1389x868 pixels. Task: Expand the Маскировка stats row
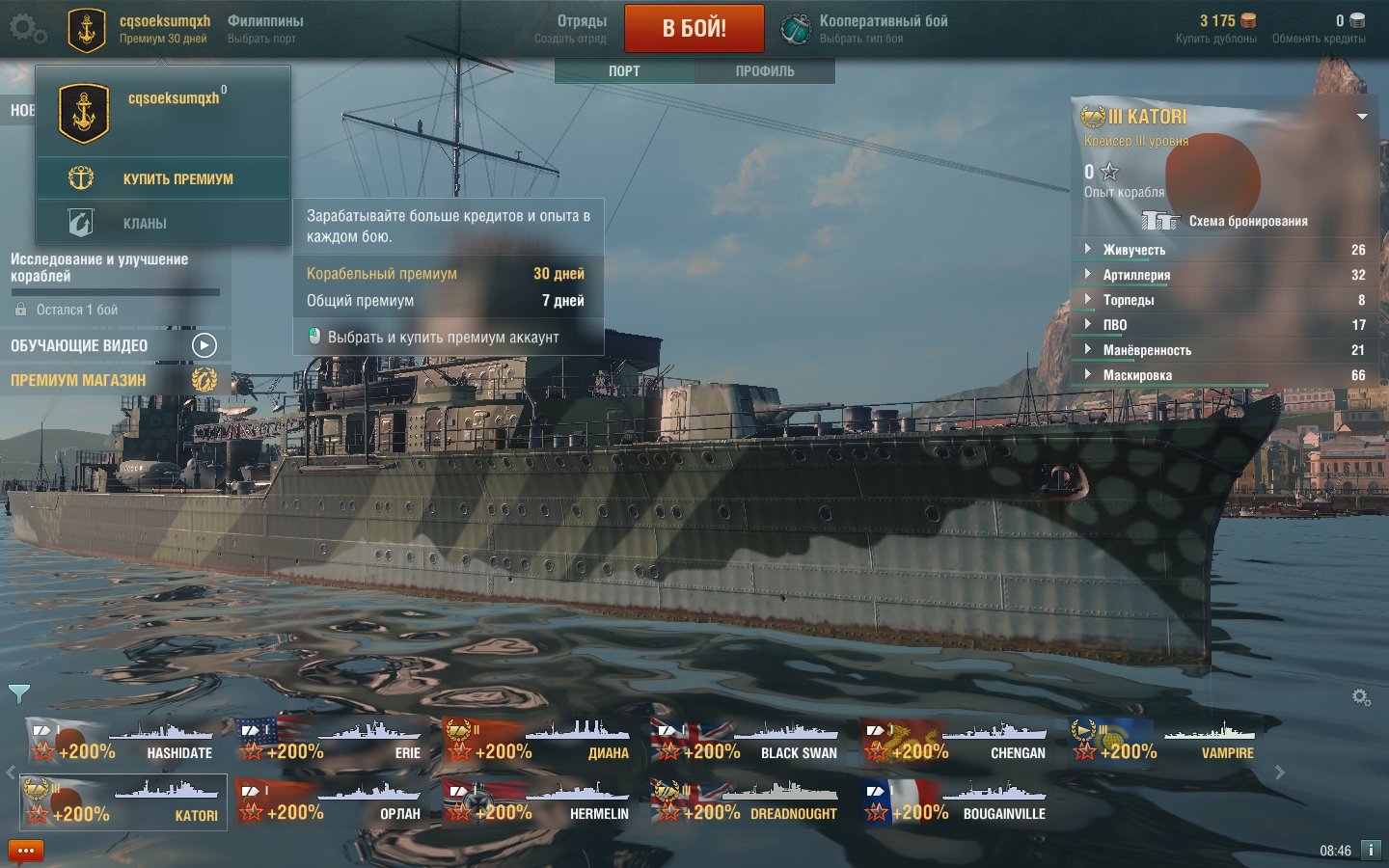[1137, 375]
